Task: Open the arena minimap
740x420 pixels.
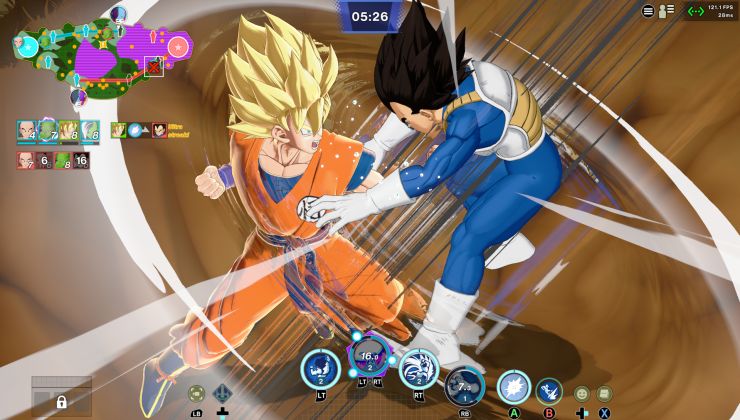Action: pos(100,55)
